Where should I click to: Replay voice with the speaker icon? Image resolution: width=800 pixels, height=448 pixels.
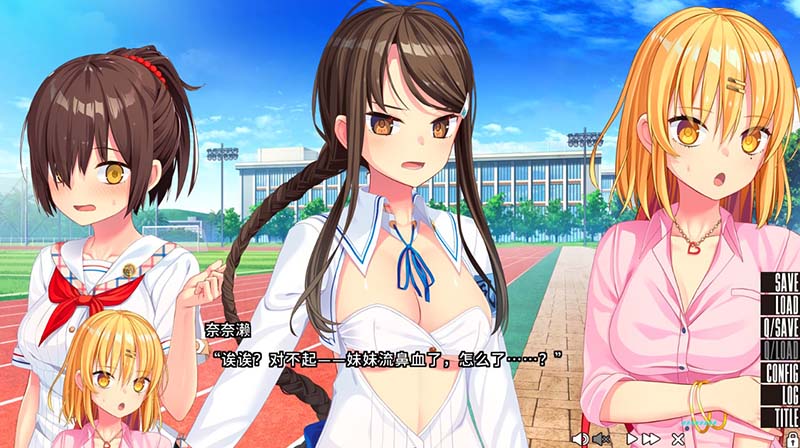coord(580,438)
